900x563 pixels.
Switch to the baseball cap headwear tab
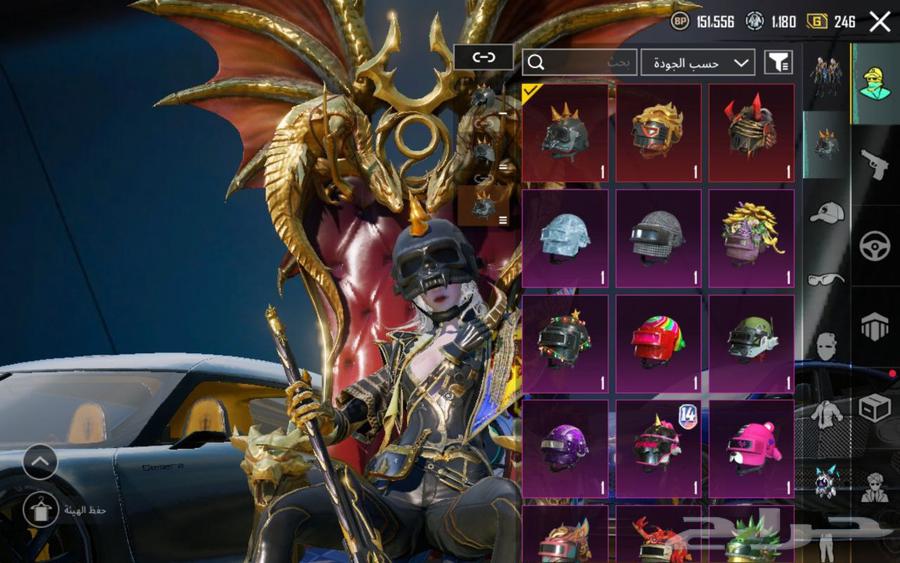(827, 212)
